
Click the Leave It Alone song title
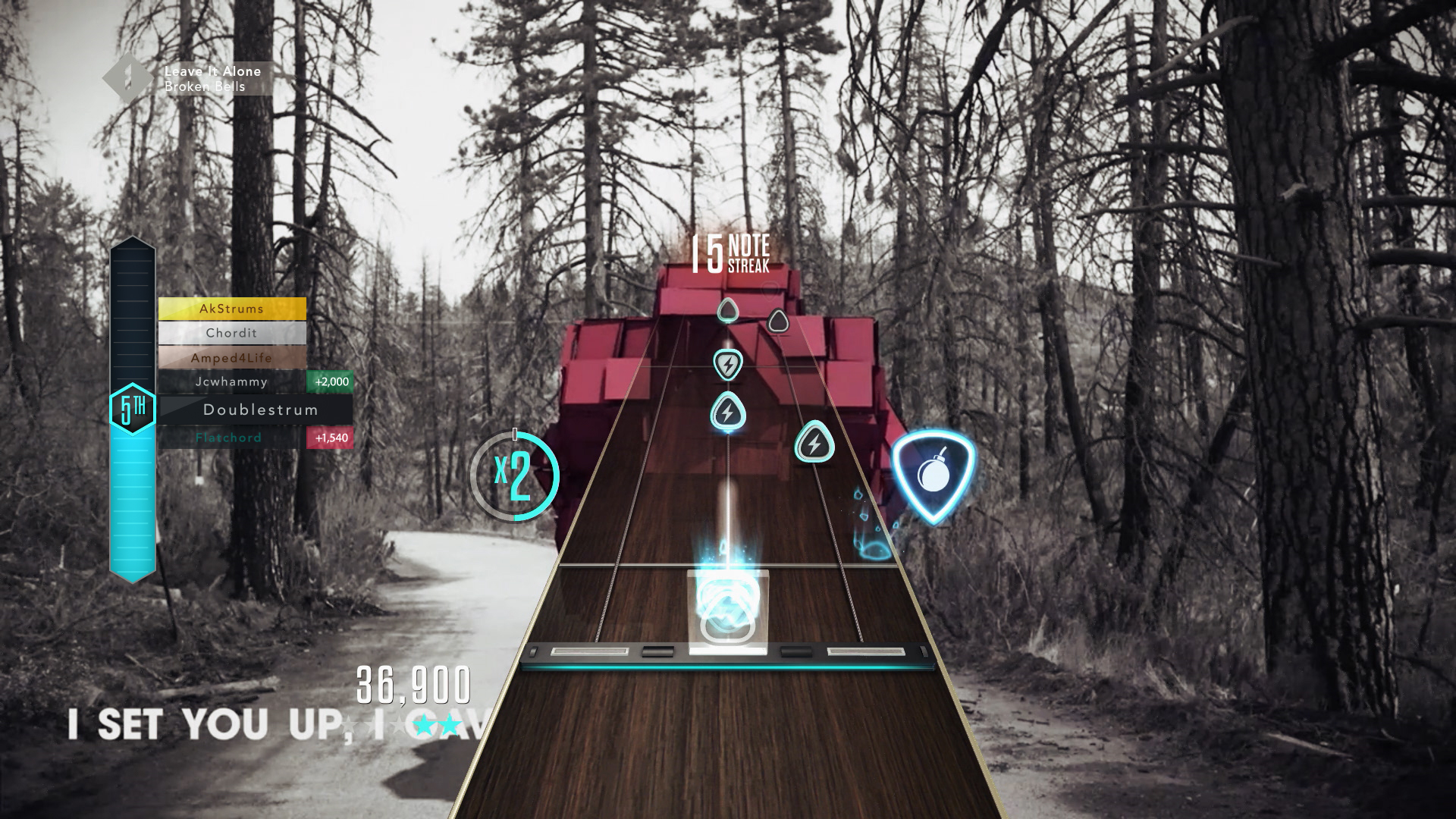(x=211, y=71)
